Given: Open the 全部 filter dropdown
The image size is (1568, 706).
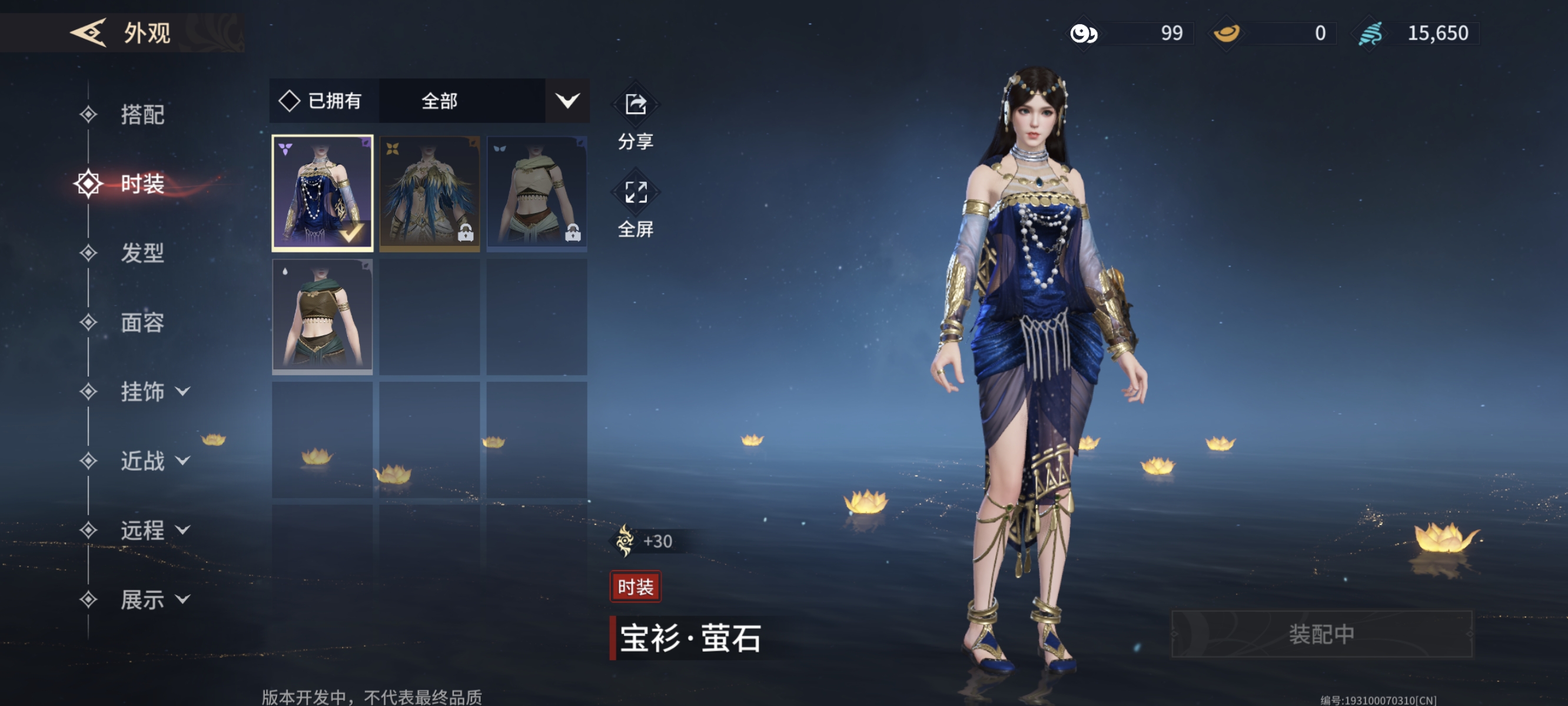Looking at the screenshot, I should point(484,101).
